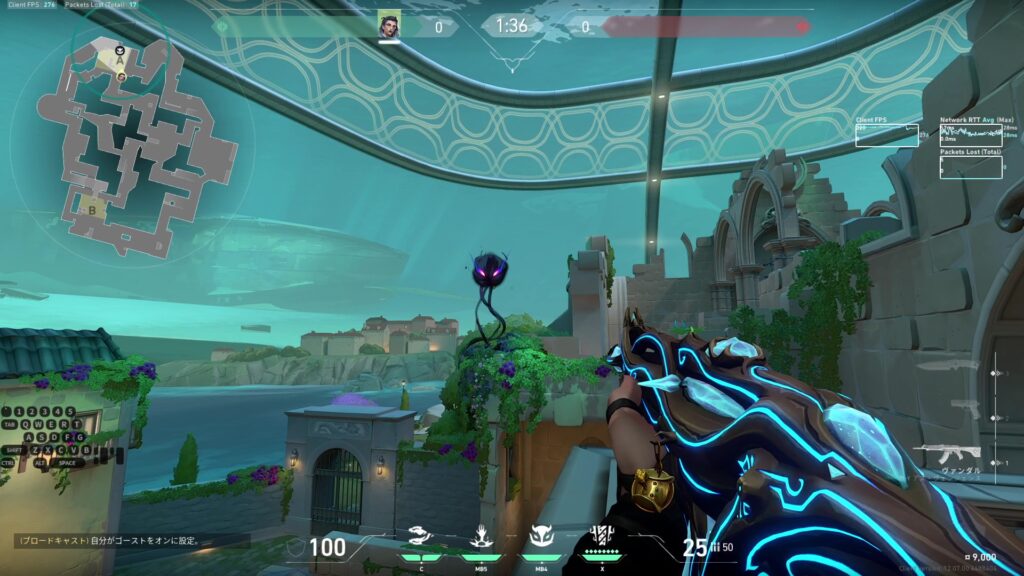Image resolution: width=1024 pixels, height=576 pixels.
Task: Click the Packets Lost graph panel
Action: coord(972,166)
